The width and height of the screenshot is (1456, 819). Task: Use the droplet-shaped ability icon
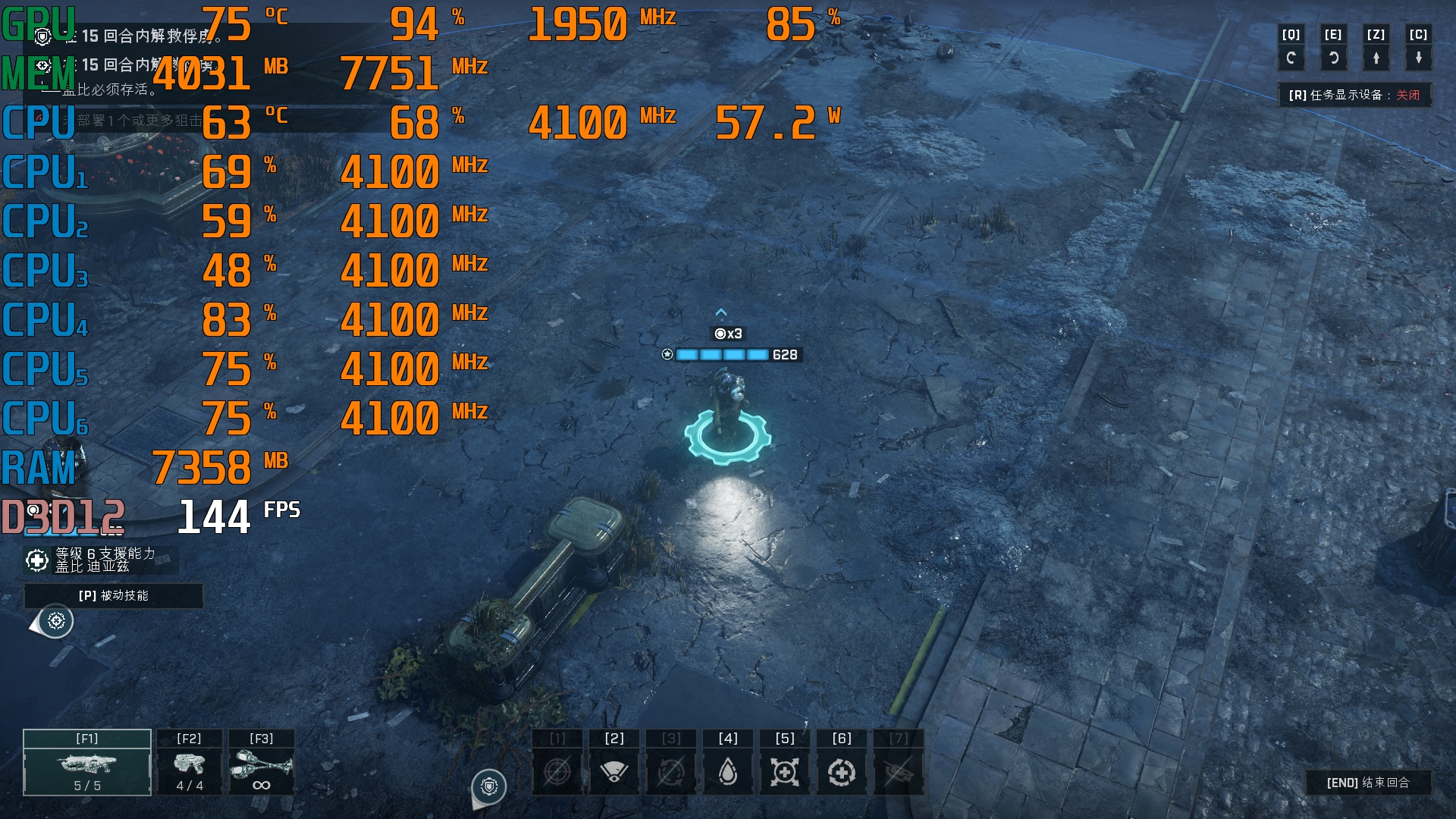point(728,772)
